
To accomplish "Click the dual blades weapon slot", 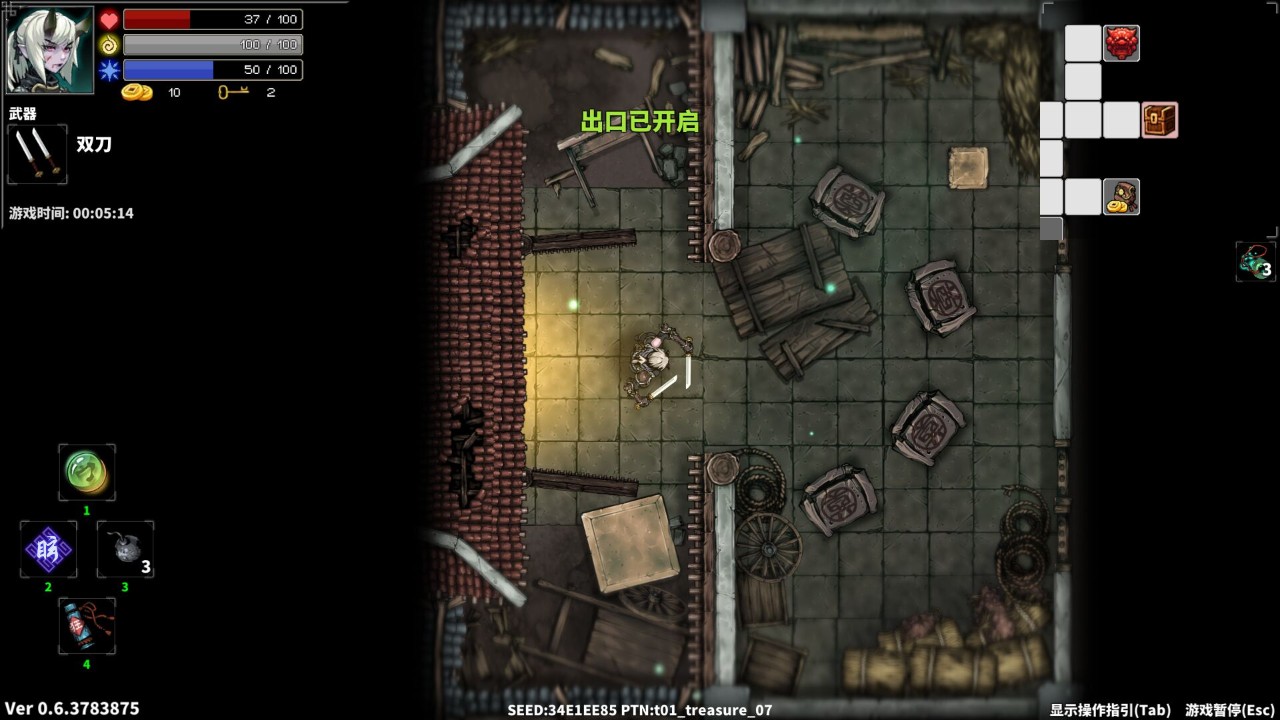I will 38,153.
